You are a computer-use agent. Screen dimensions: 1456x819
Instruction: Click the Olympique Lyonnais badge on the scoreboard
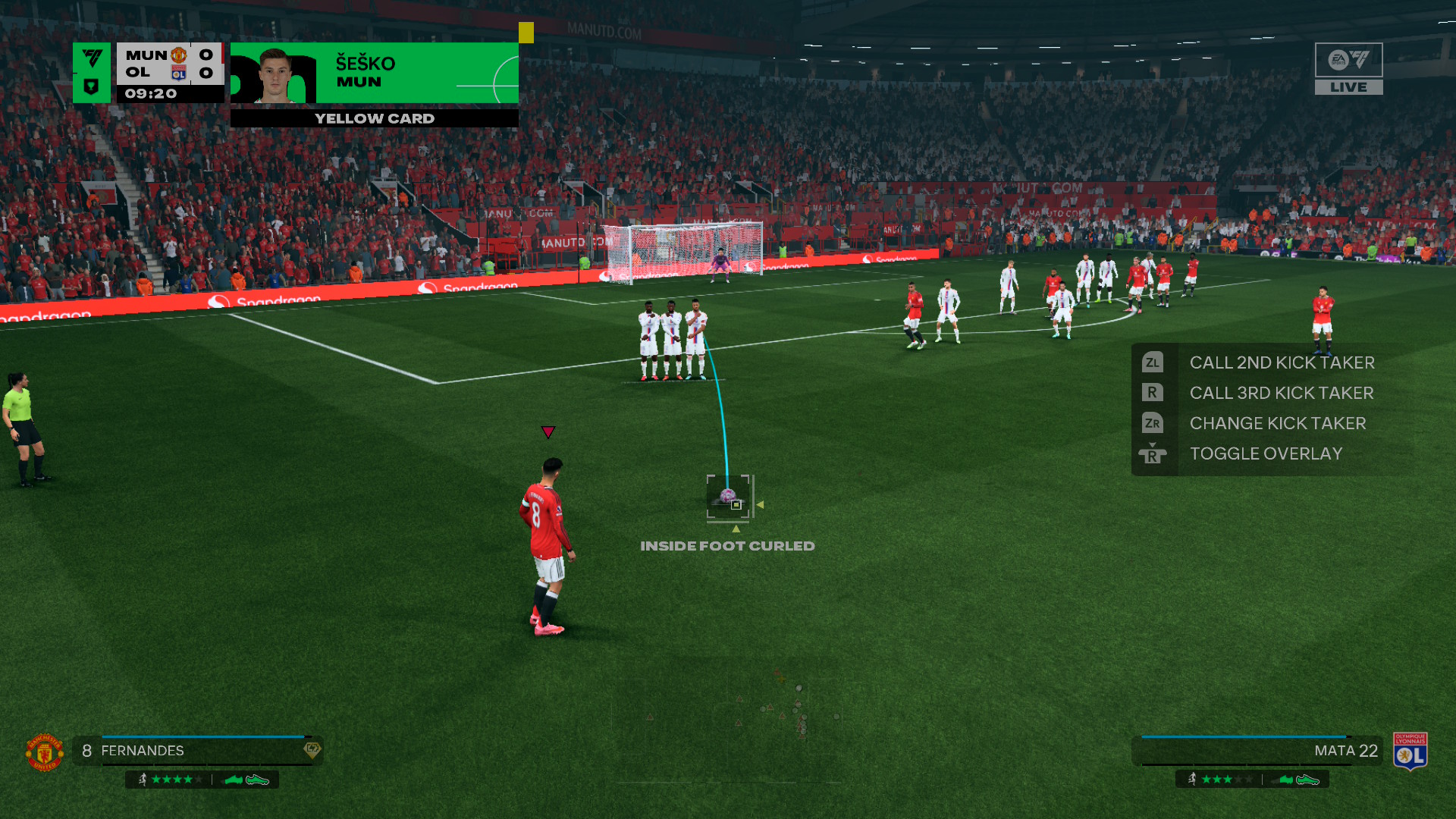coord(177,73)
